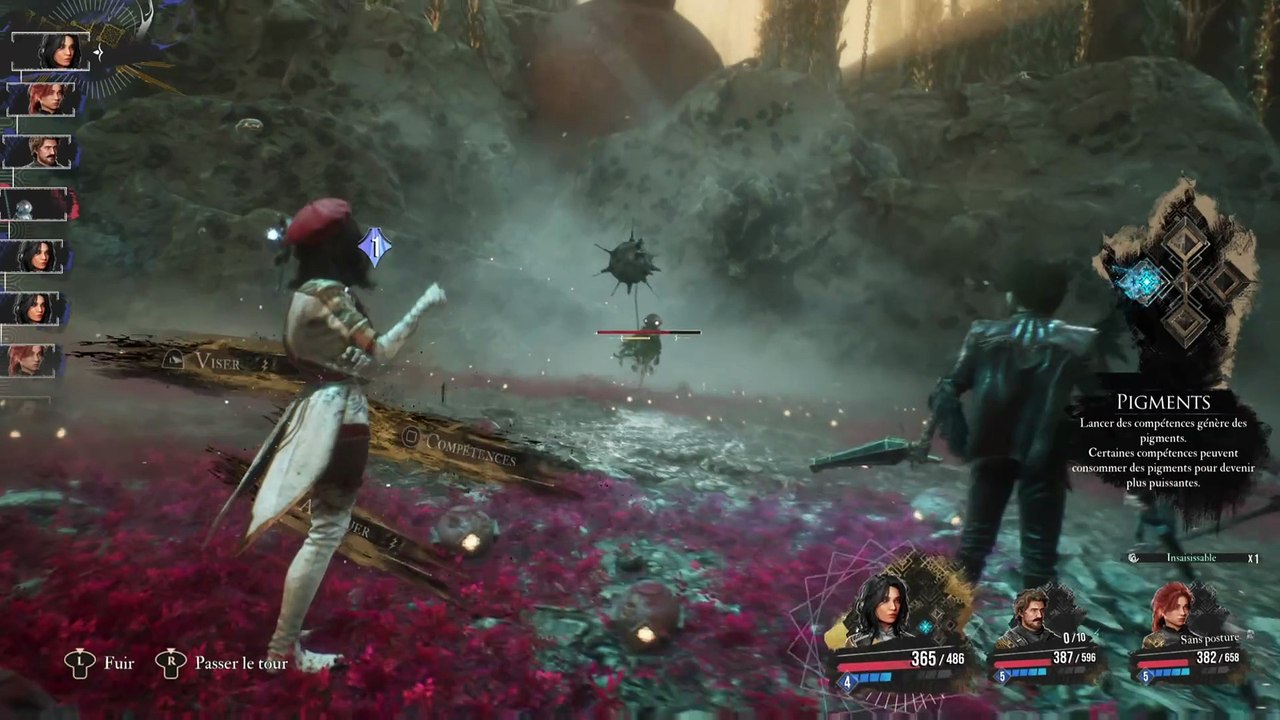Select the bearded man's party portrait
This screenshot has width=1280, height=720.
click(1030, 614)
